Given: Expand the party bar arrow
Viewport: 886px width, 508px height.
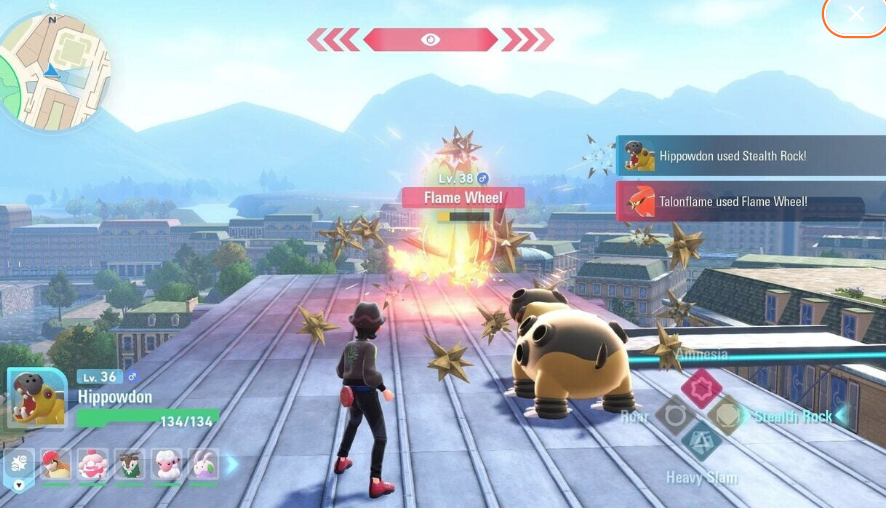Looking at the screenshot, I should tap(232, 464).
